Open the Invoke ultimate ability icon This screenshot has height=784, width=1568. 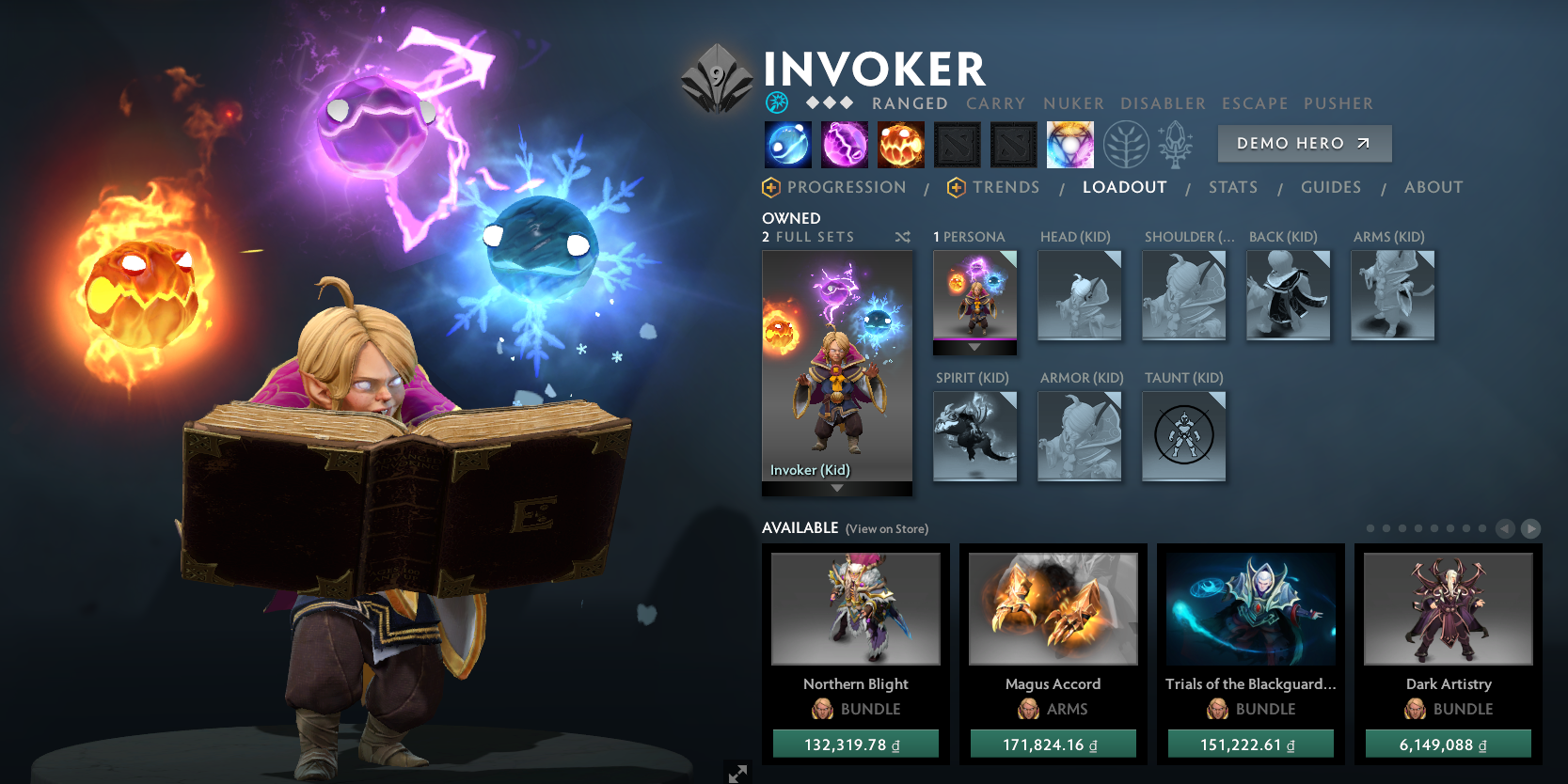[x=1070, y=144]
